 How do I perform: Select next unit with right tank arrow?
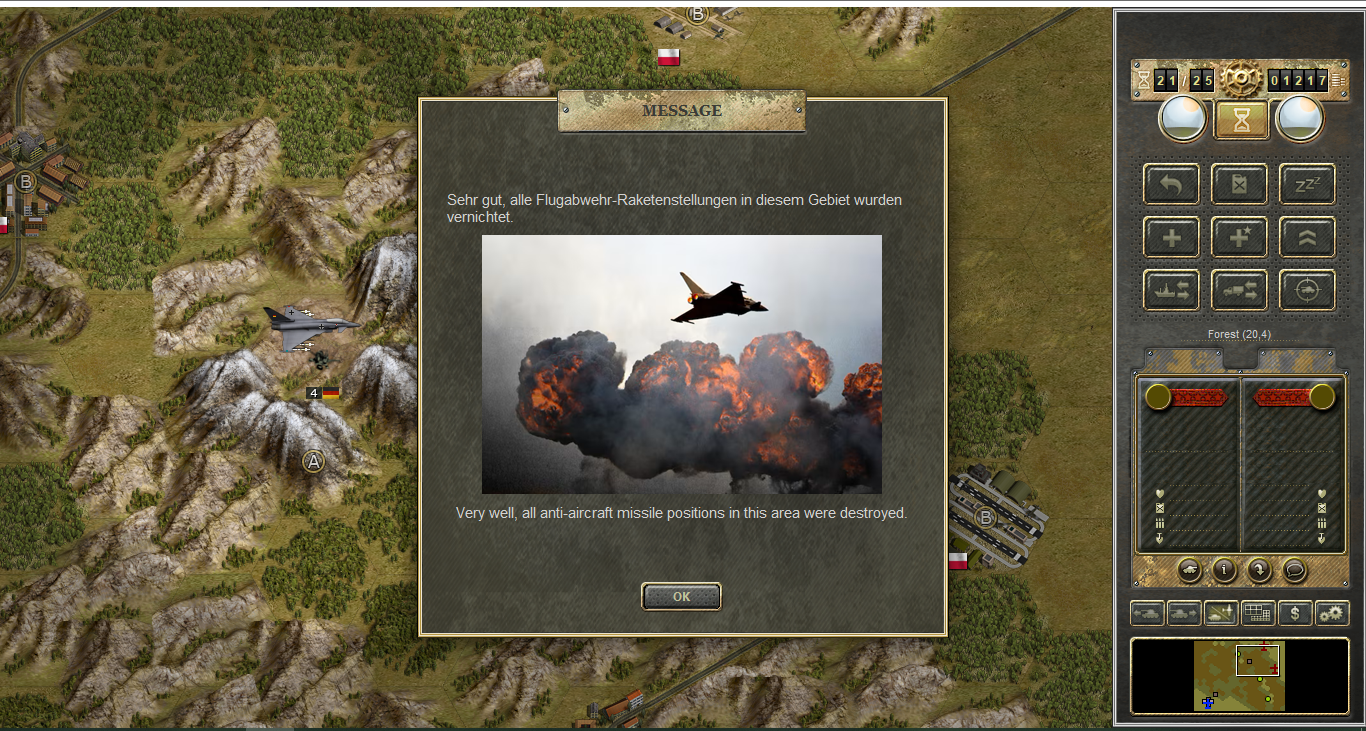[x=1184, y=613]
